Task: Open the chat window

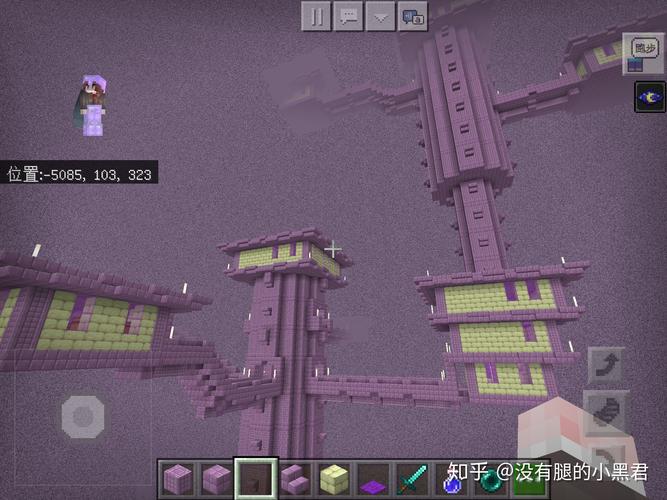Action: [348, 16]
